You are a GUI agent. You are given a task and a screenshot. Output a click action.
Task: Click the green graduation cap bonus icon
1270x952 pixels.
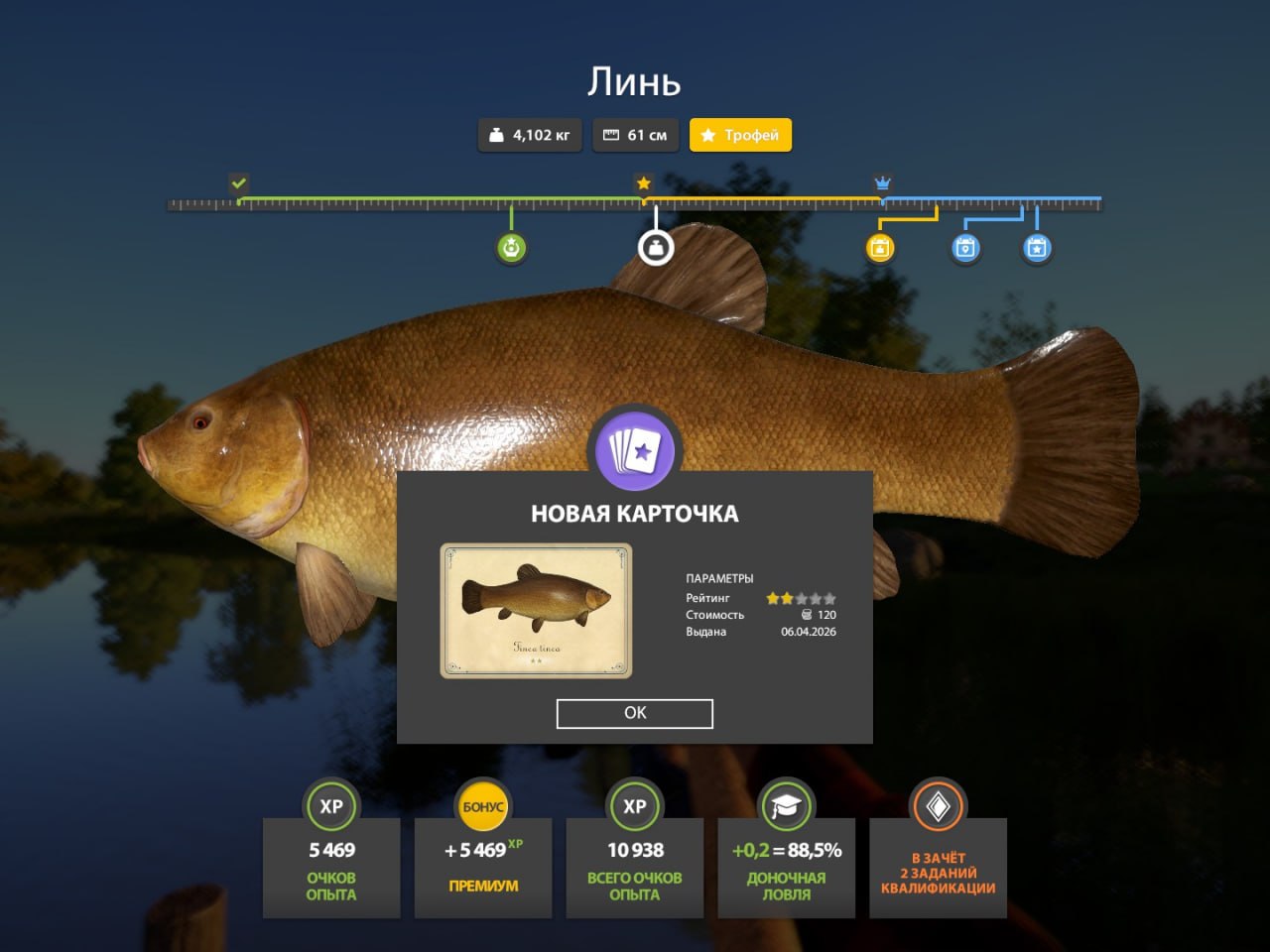point(786,807)
